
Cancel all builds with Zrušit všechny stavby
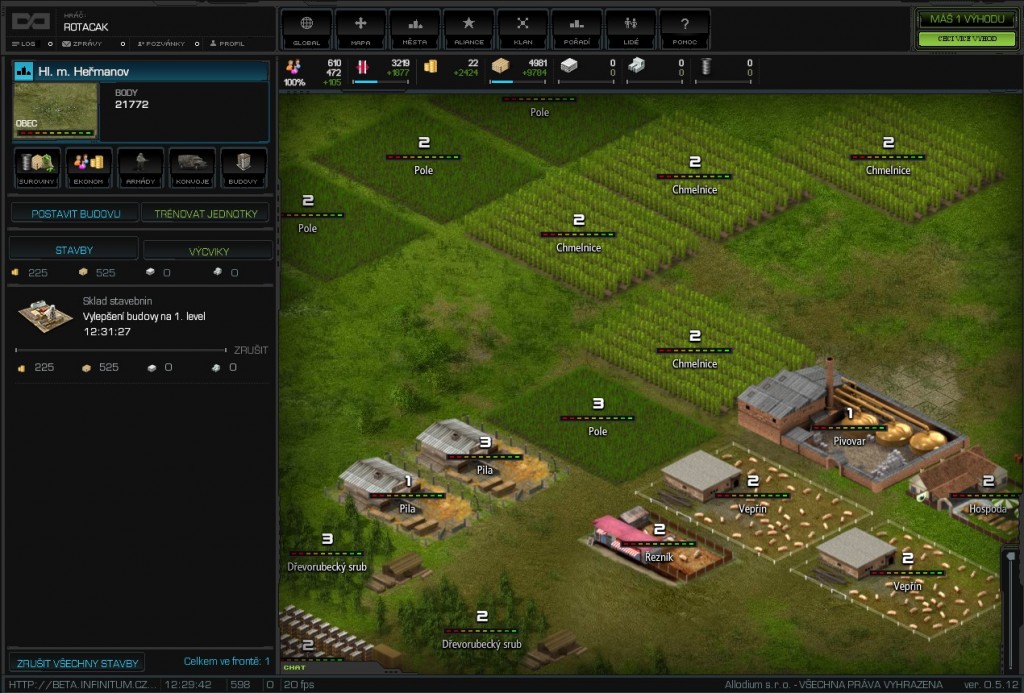(78, 662)
